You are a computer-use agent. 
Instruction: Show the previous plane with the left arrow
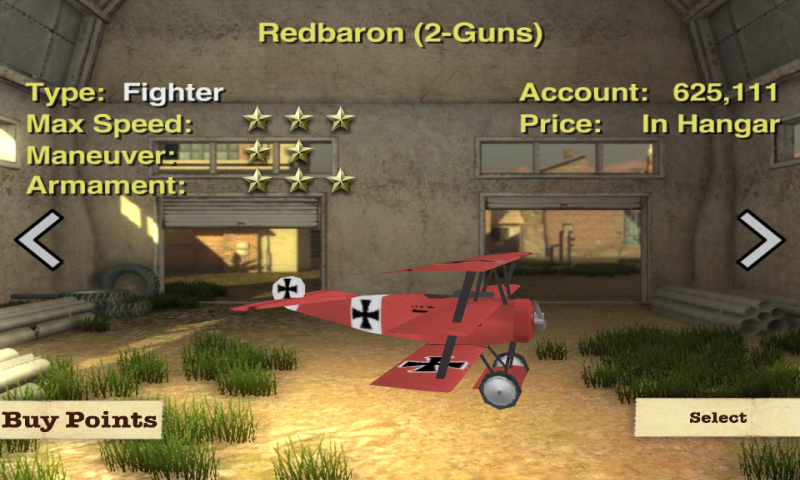point(39,240)
